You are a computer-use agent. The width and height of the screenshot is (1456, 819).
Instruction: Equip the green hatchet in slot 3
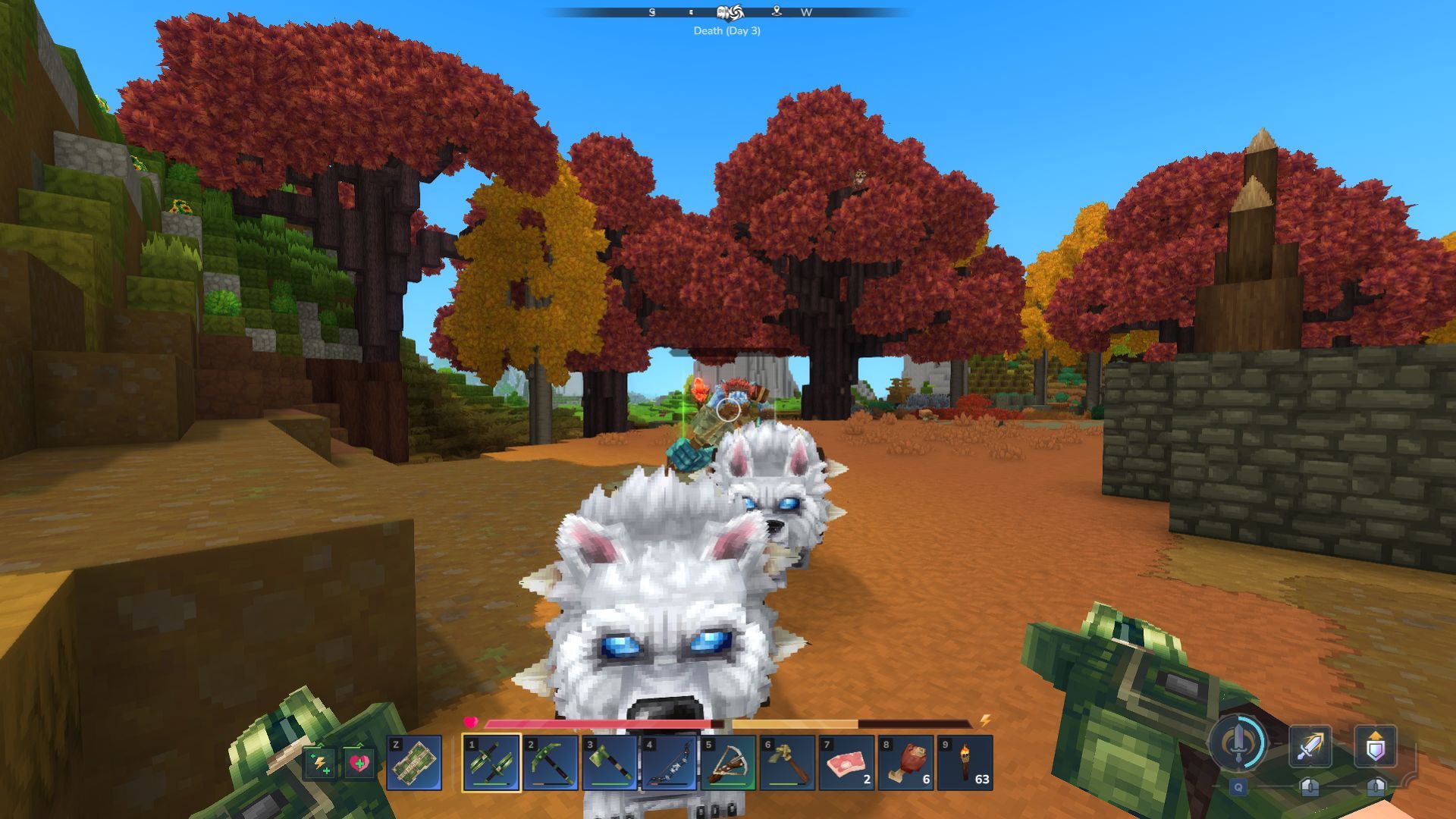[610, 763]
